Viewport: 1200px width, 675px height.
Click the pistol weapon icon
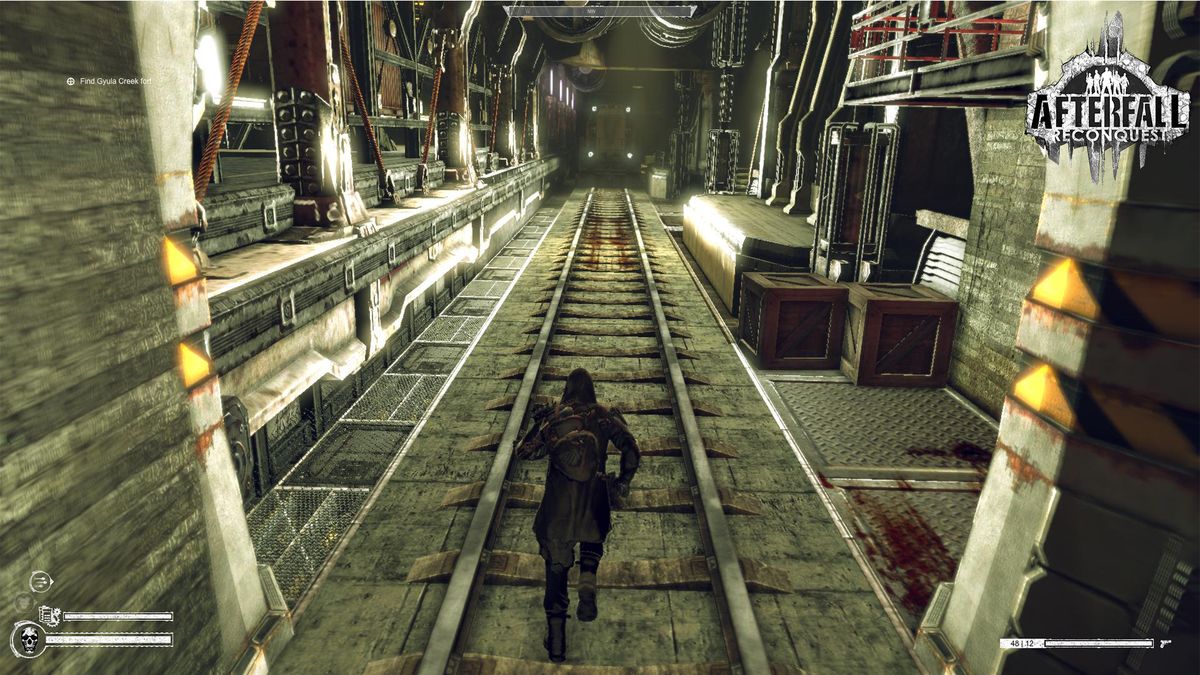(x=1166, y=643)
